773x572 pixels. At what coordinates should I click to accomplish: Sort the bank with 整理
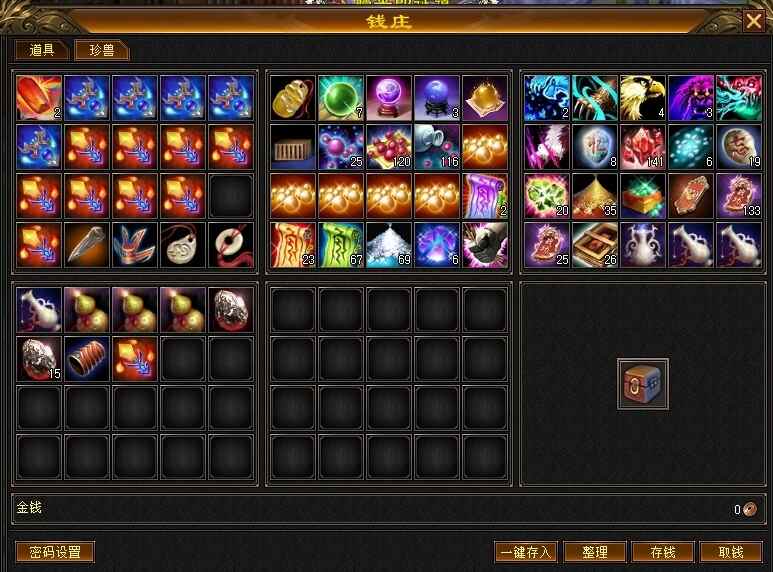[x=595, y=552]
